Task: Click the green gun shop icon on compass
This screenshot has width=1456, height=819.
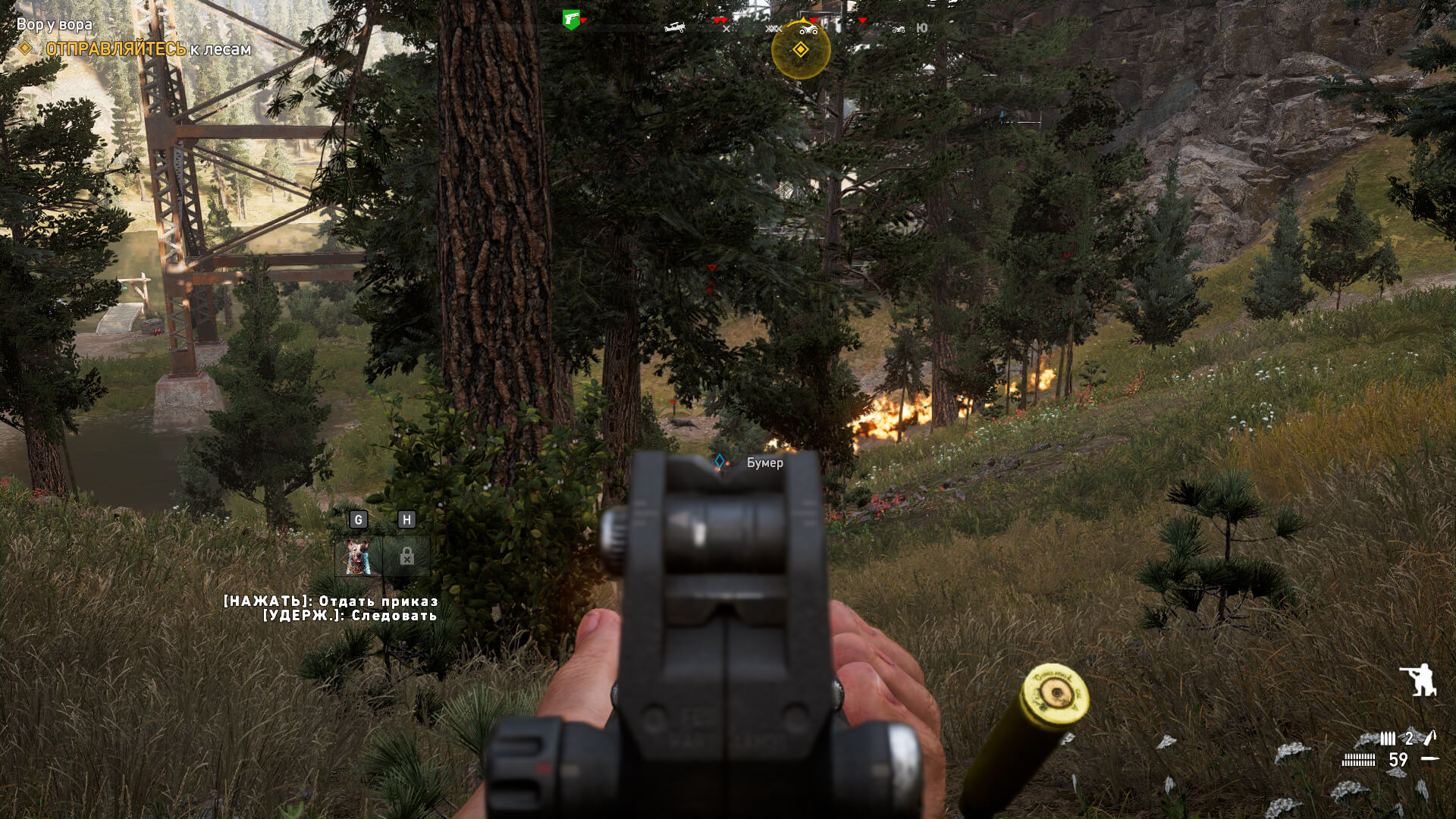Action: [x=571, y=19]
